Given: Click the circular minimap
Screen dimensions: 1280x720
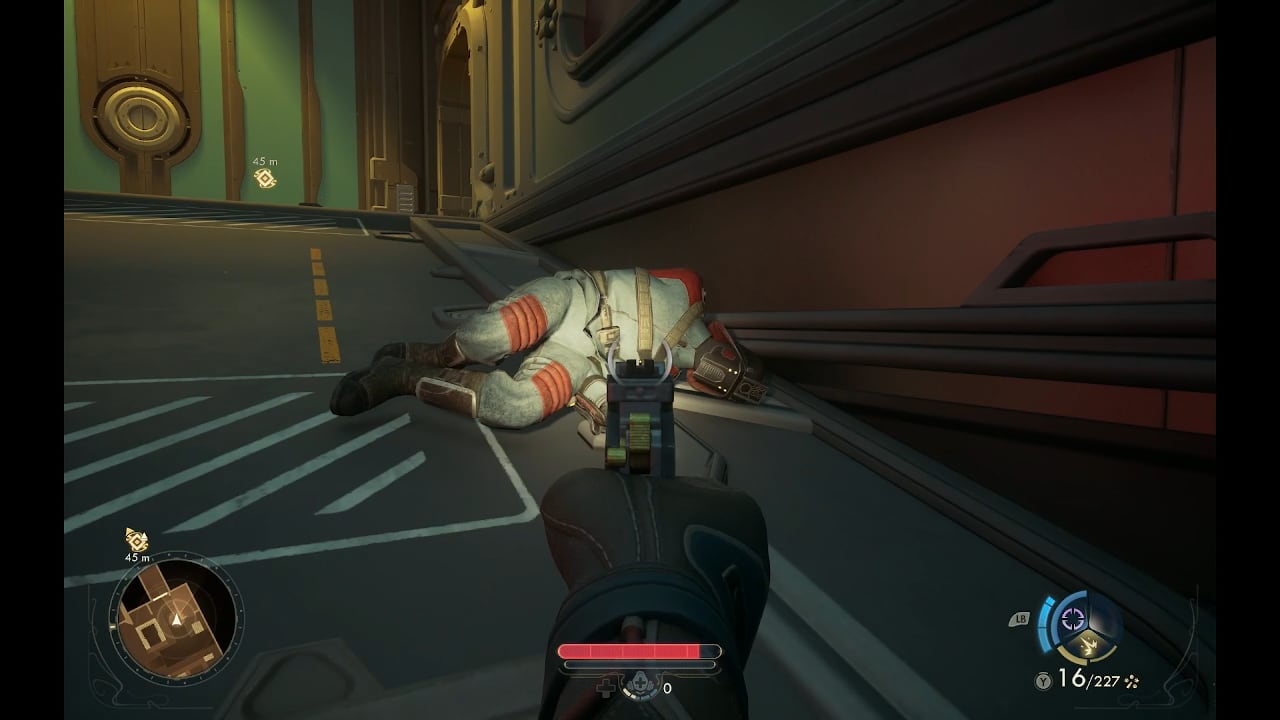Looking at the screenshot, I should pyautogui.click(x=175, y=619).
